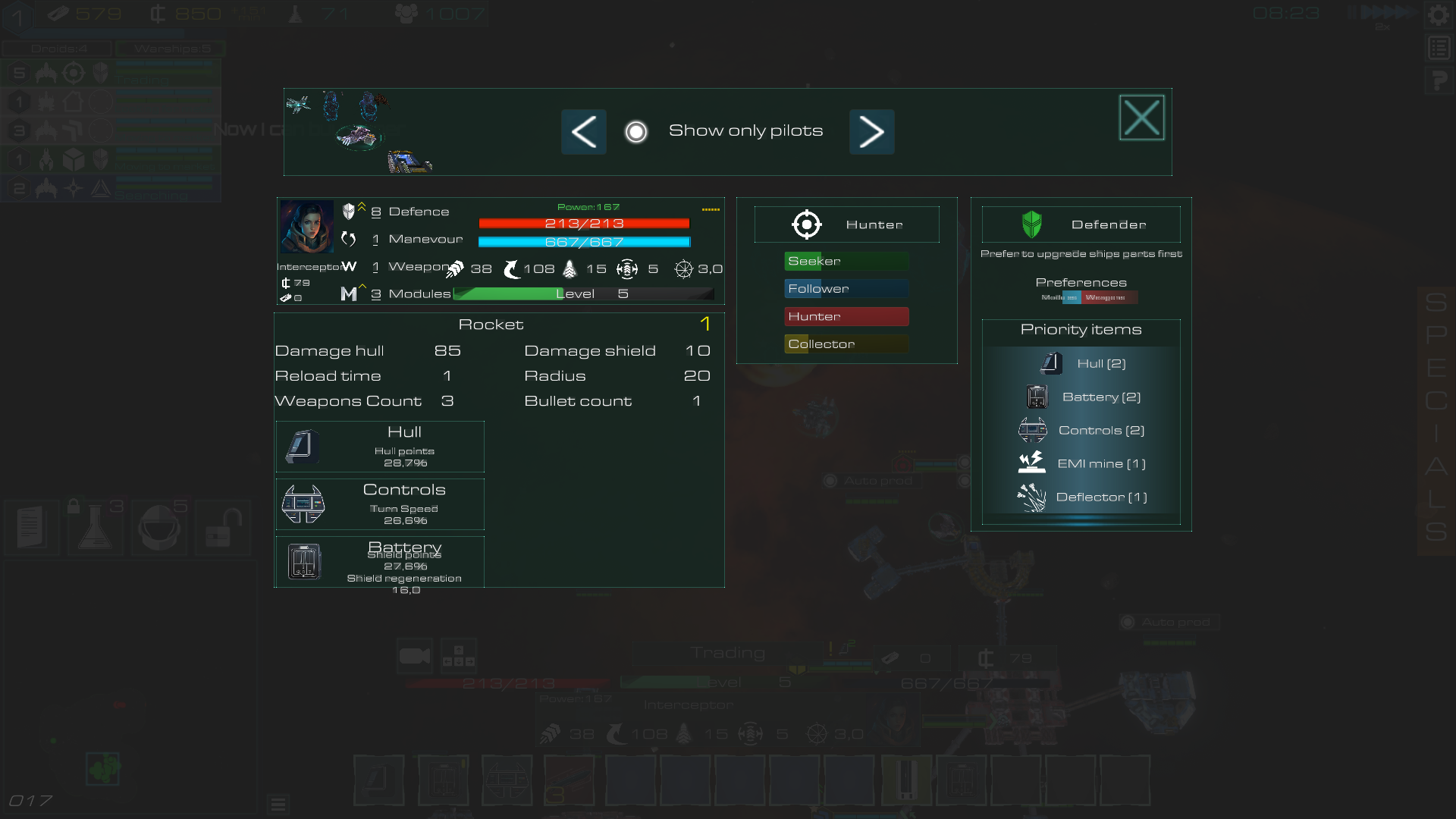1456x819 pixels.
Task: Activate the Collector behavior mode
Action: [846, 344]
